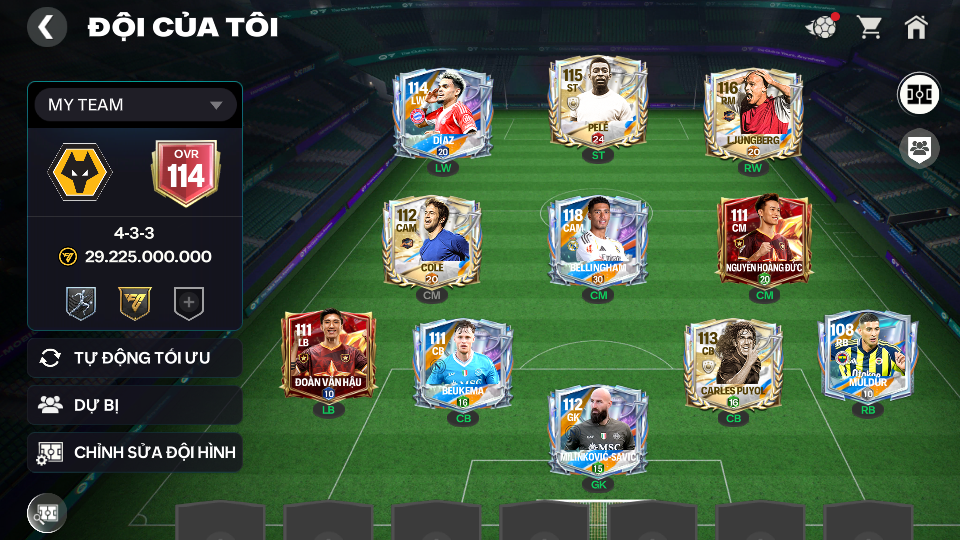Choose Chỉnh Sửa Đội Hình option
The image size is (960, 540).
[x=135, y=453]
